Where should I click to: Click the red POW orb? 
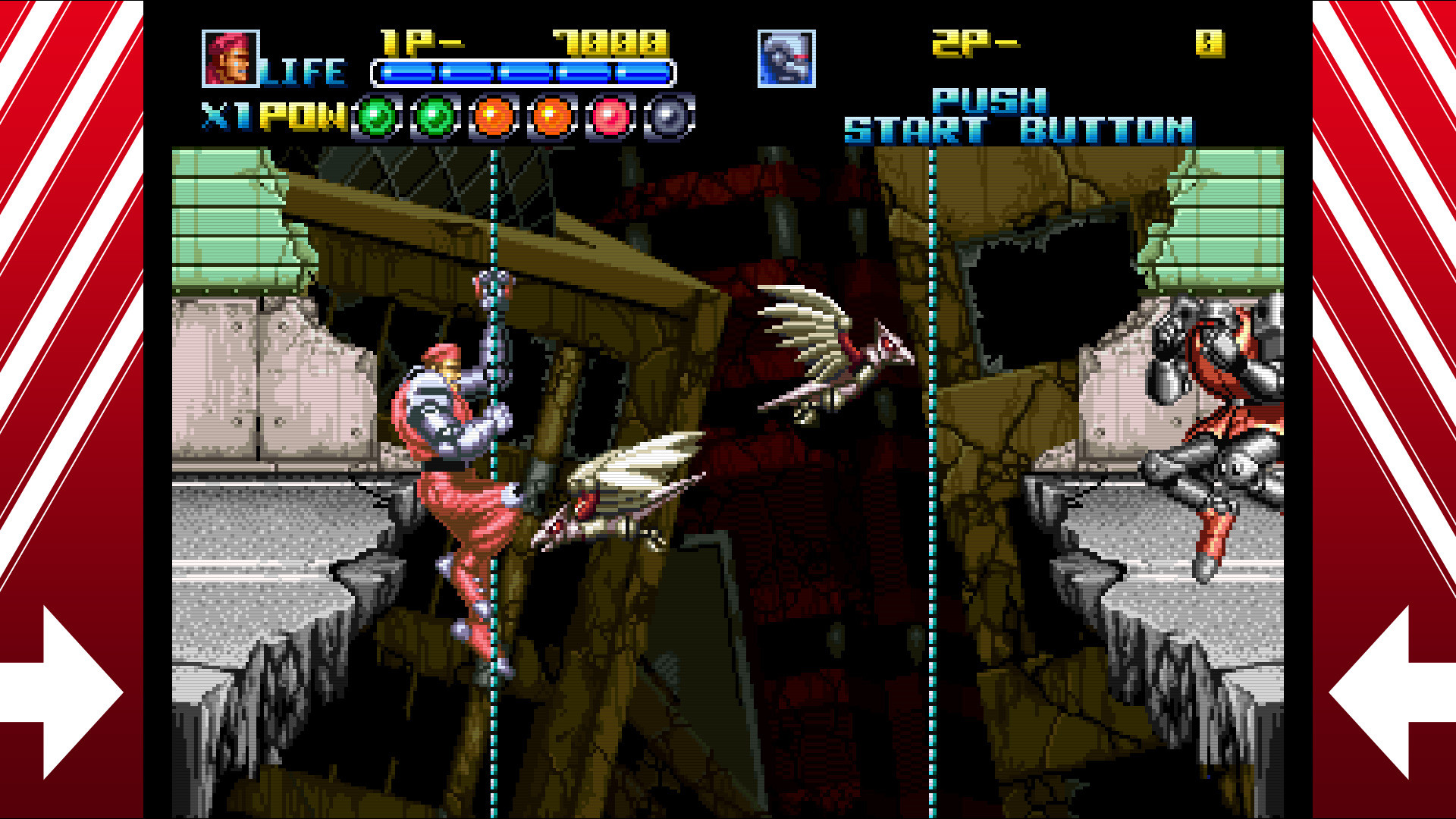610,118
